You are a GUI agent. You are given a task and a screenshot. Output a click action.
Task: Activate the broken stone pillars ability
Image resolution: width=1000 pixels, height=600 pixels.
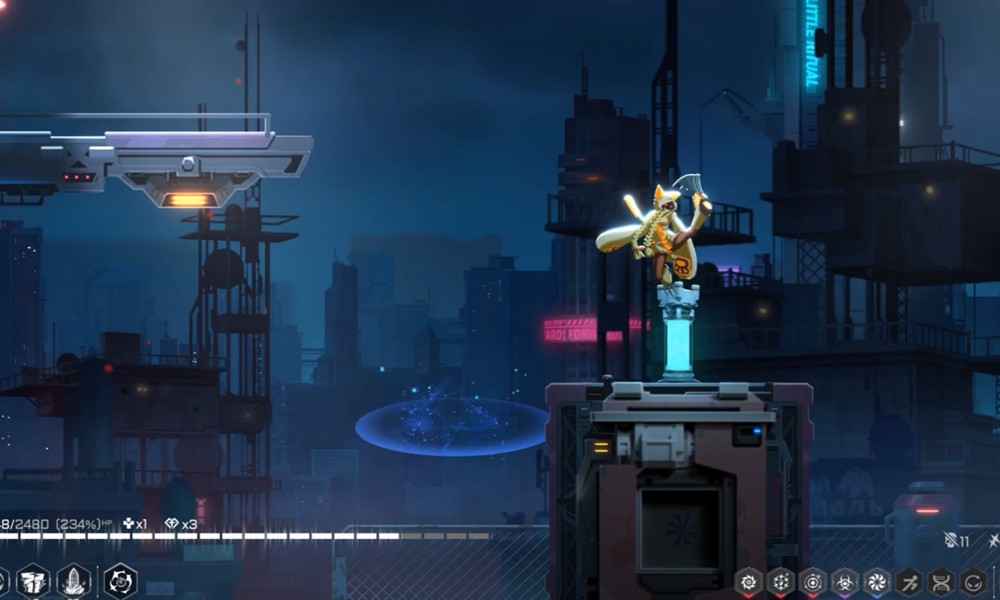(33, 581)
